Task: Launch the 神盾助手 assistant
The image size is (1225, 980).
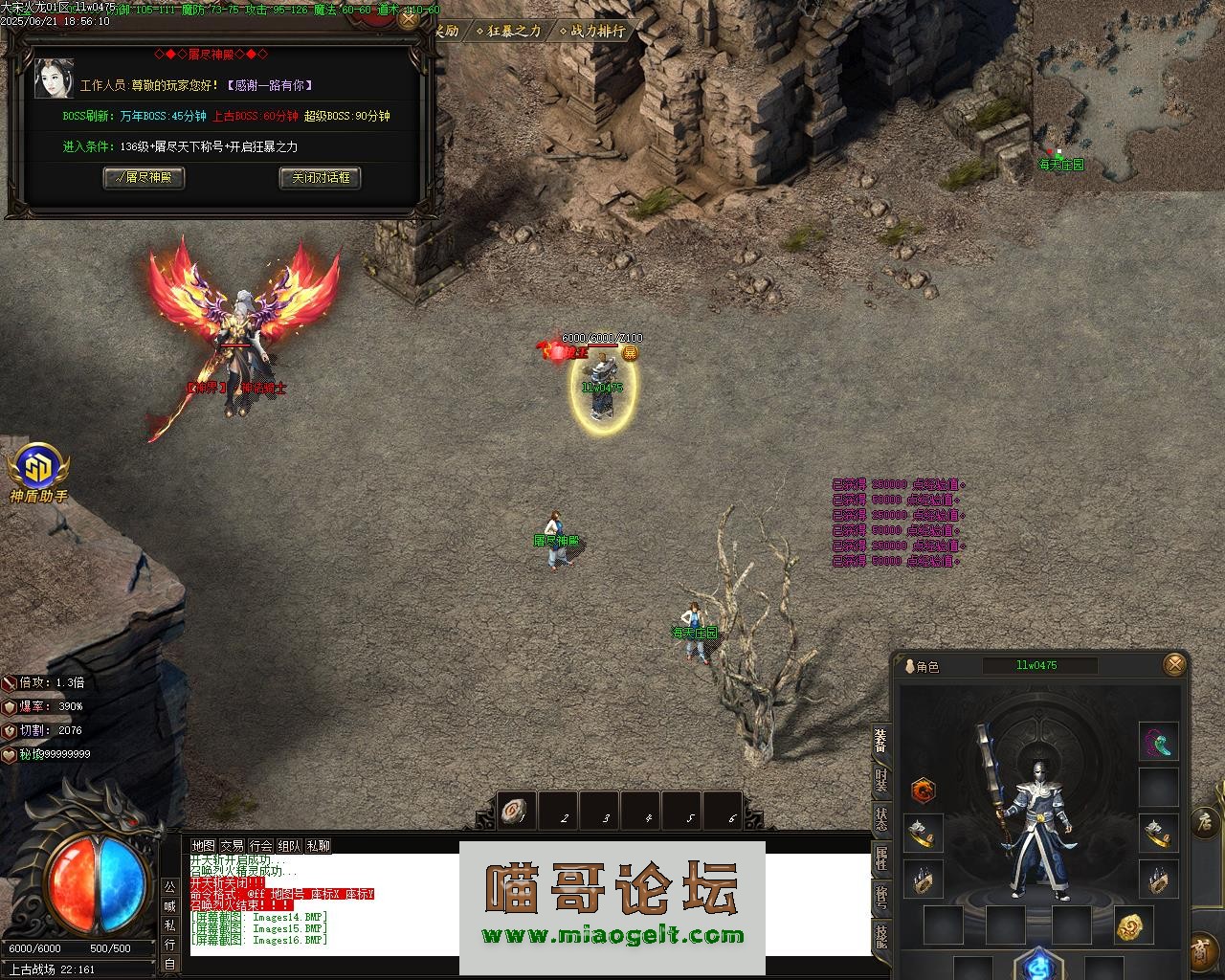Action: [38, 473]
